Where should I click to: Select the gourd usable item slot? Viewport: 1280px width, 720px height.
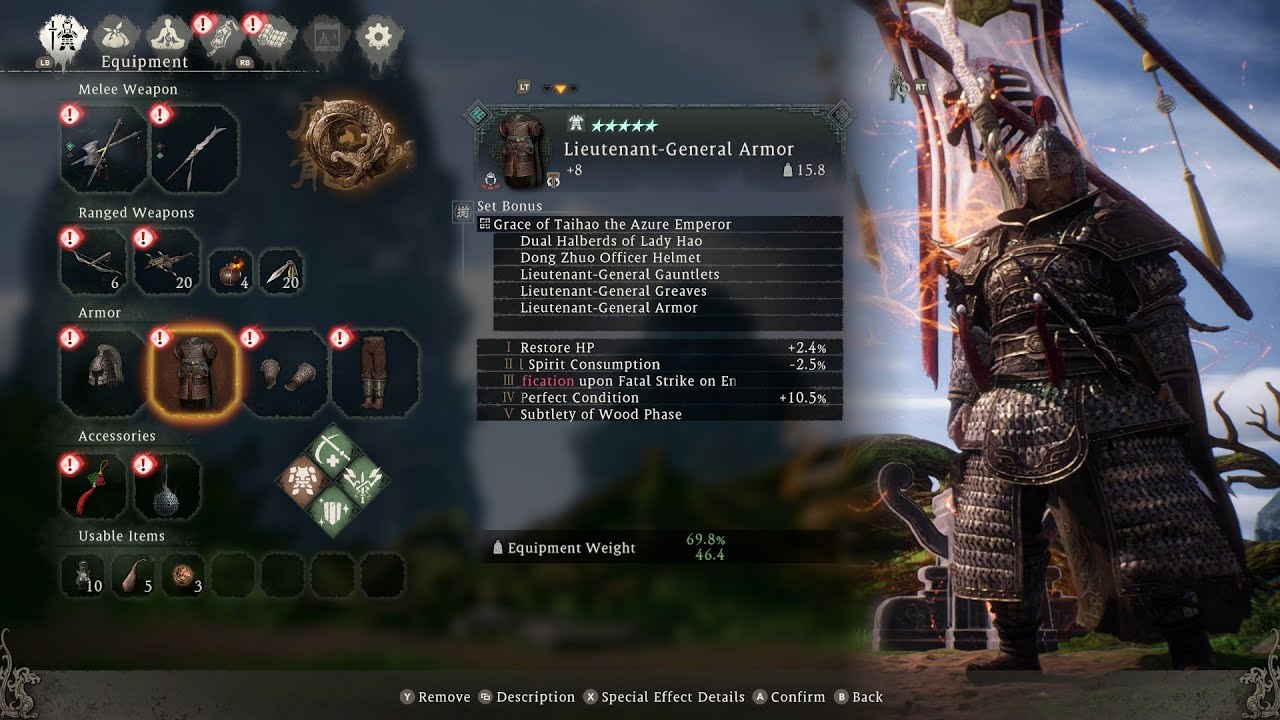click(135, 575)
